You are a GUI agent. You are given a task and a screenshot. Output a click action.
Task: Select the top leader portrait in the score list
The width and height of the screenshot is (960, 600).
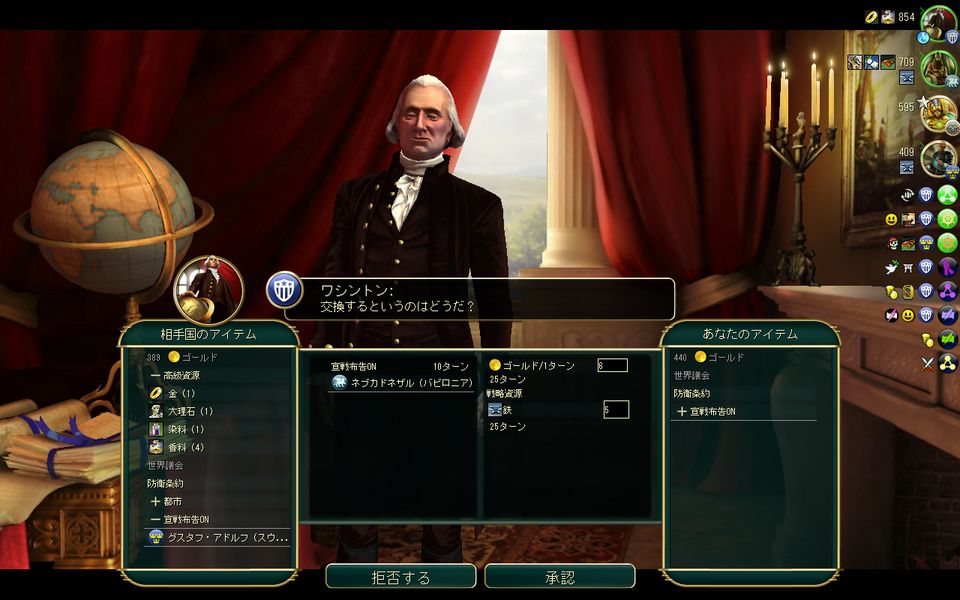(939, 22)
